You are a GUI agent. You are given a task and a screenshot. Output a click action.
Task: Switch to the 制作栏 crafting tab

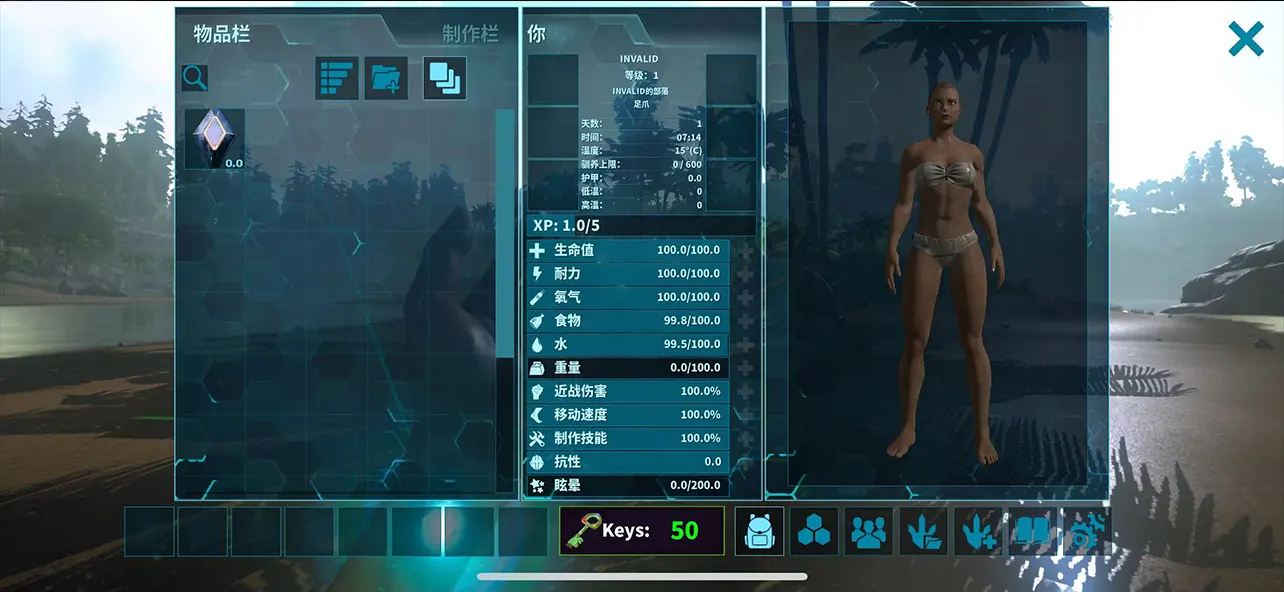coord(470,34)
